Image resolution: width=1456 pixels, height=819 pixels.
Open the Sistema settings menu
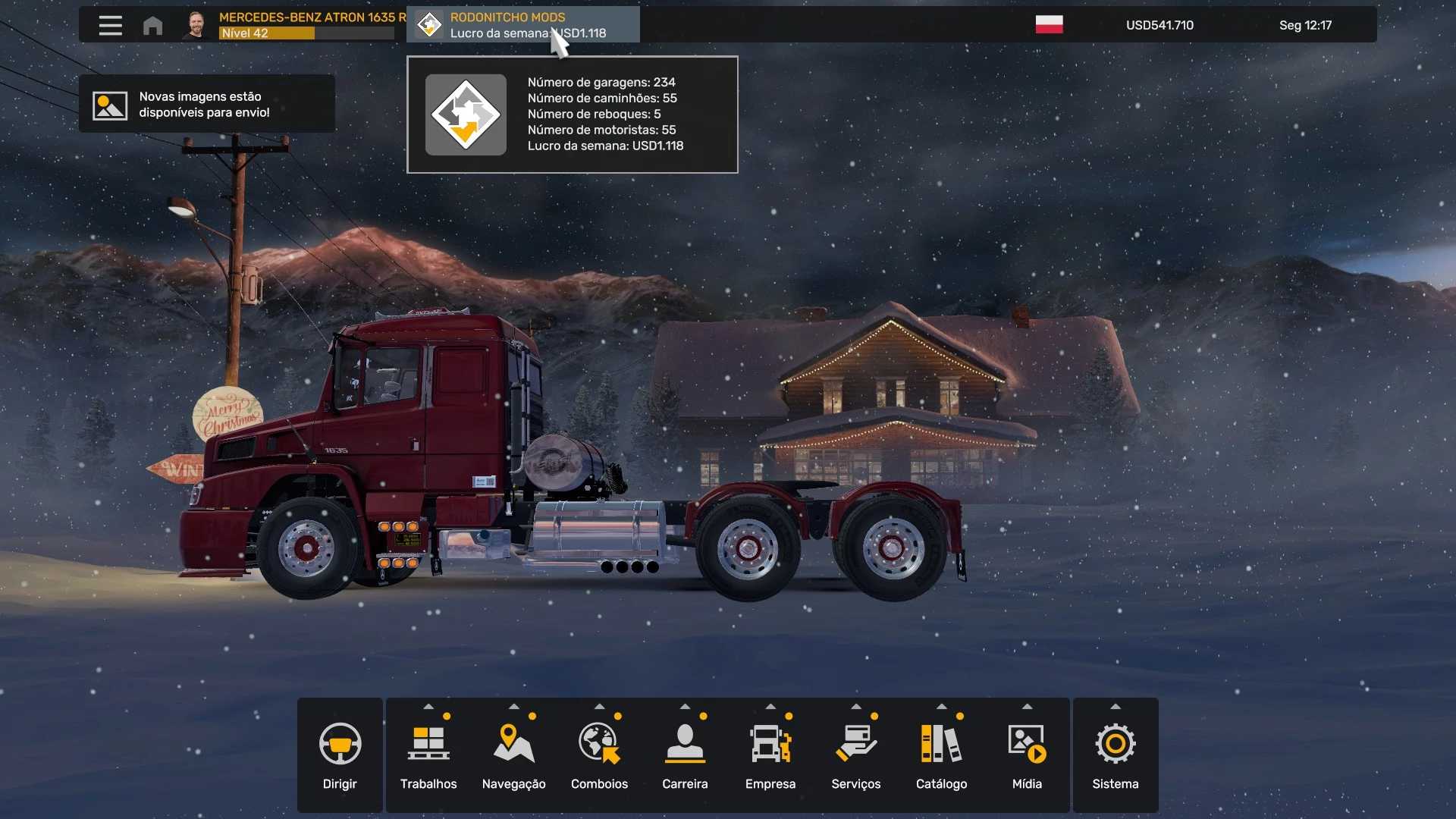tap(1115, 755)
